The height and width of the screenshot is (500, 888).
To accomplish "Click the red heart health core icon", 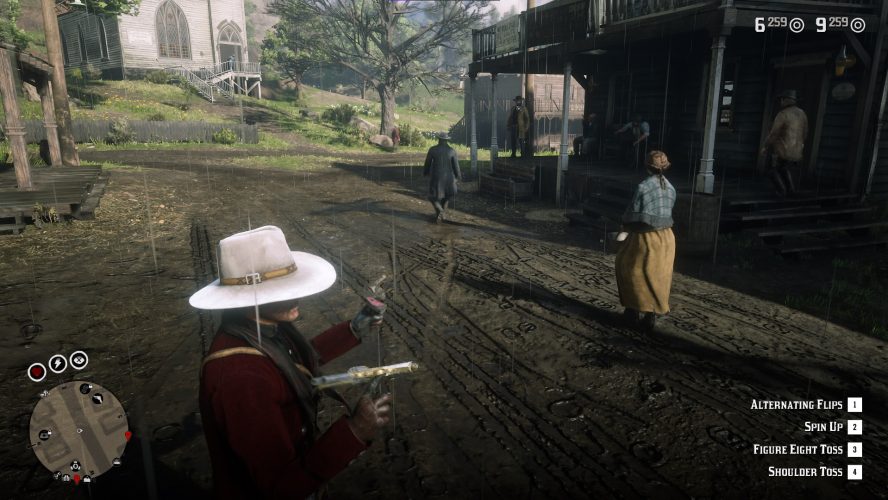I will coord(37,371).
